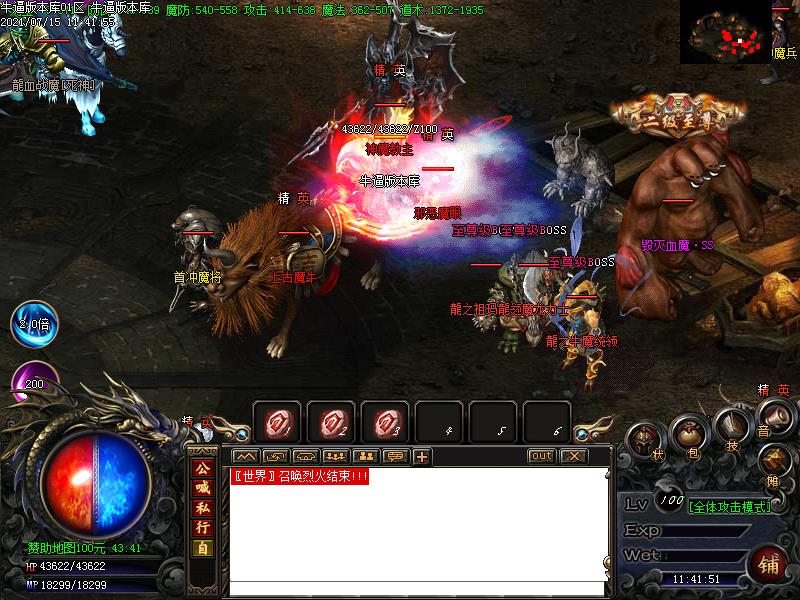The image size is (800, 600).
Task: Open the character status (状) helmet icon
Action: click(x=645, y=441)
